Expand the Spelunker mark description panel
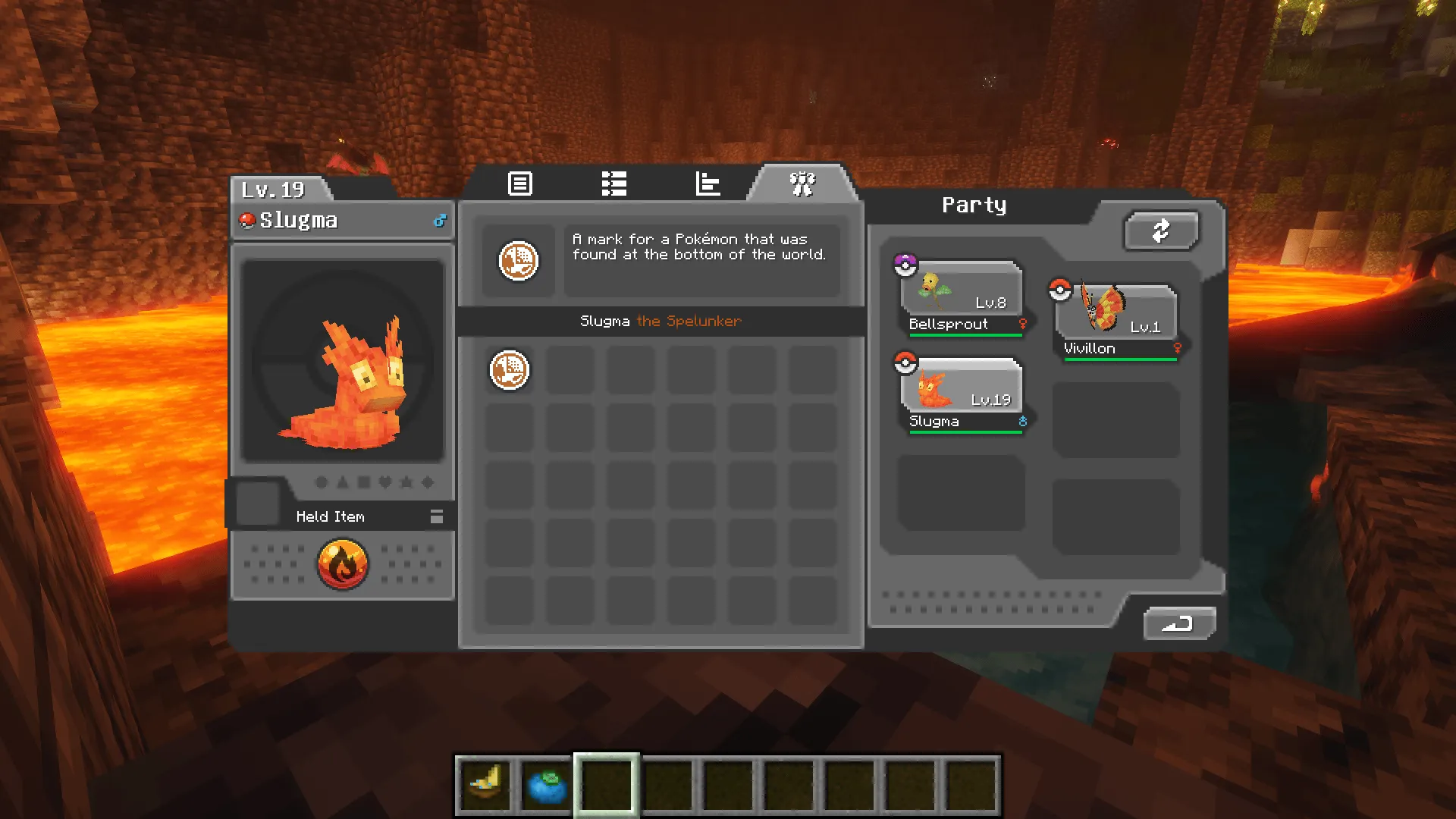 pyautogui.click(x=701, y=261)
